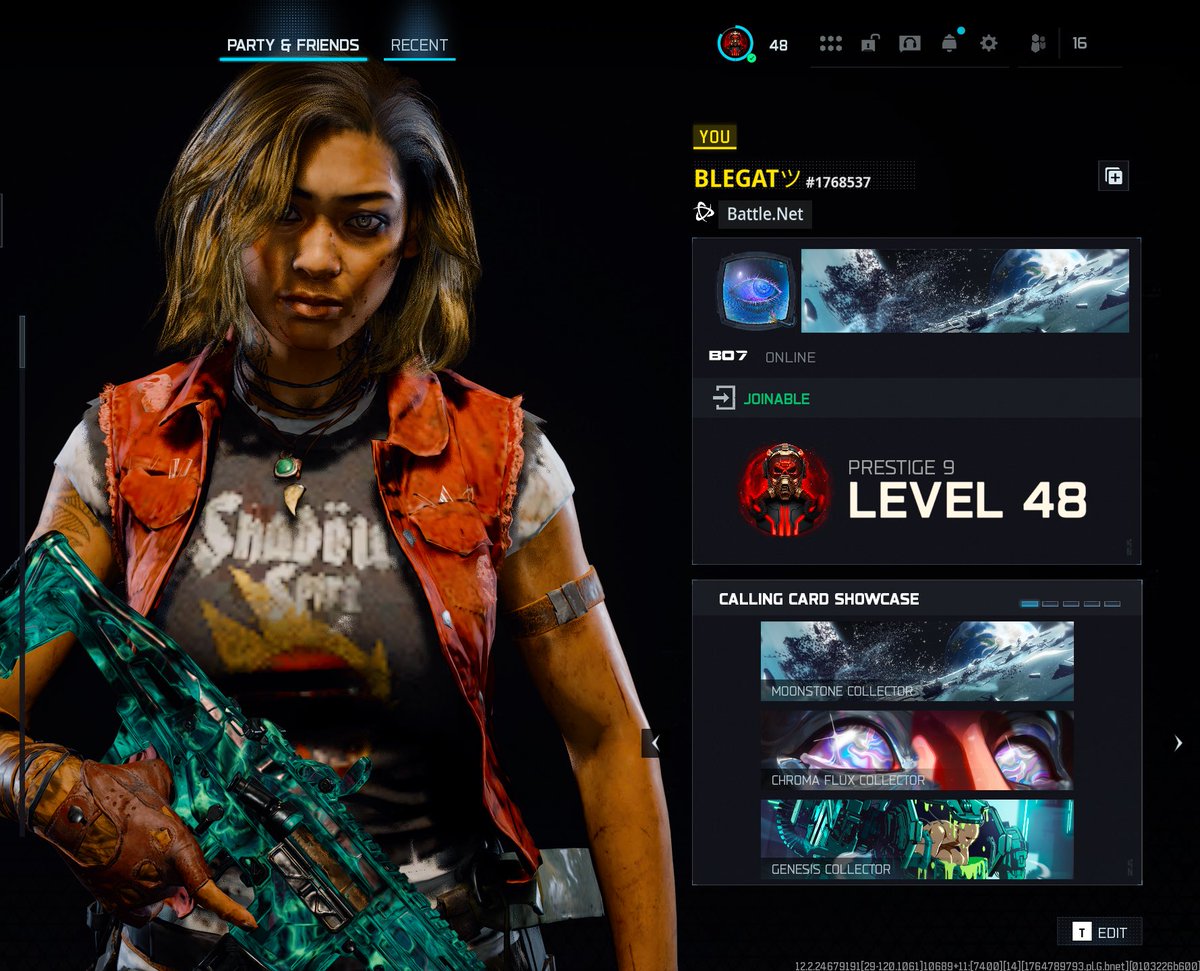Open the Recent players tab
Viewport: 1200px width, 971px height.
419,45
